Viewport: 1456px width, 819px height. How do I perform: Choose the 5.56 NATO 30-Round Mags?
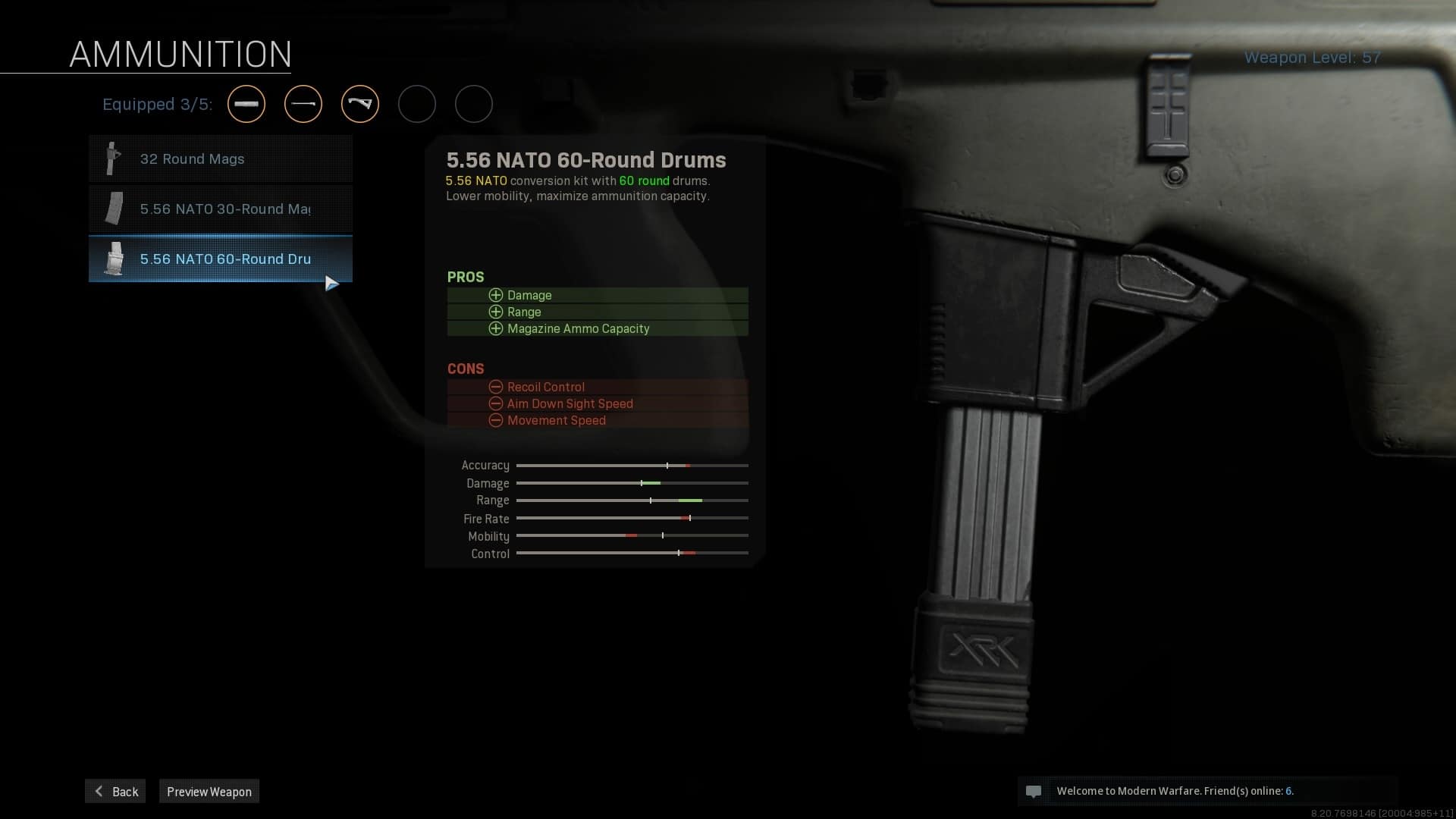coord(221,209)
